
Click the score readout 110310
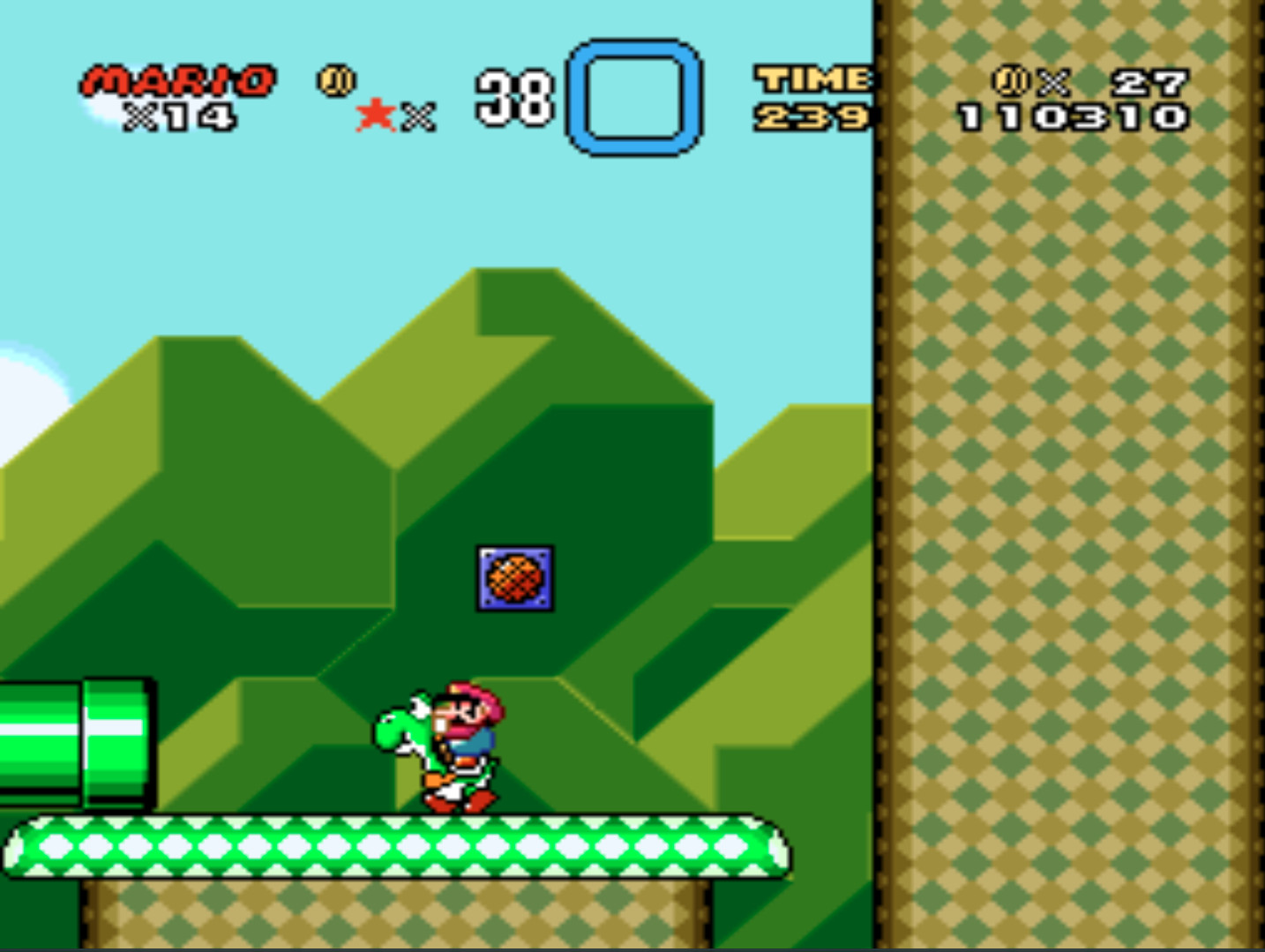pyautogui.click(x=1071, y=116)
